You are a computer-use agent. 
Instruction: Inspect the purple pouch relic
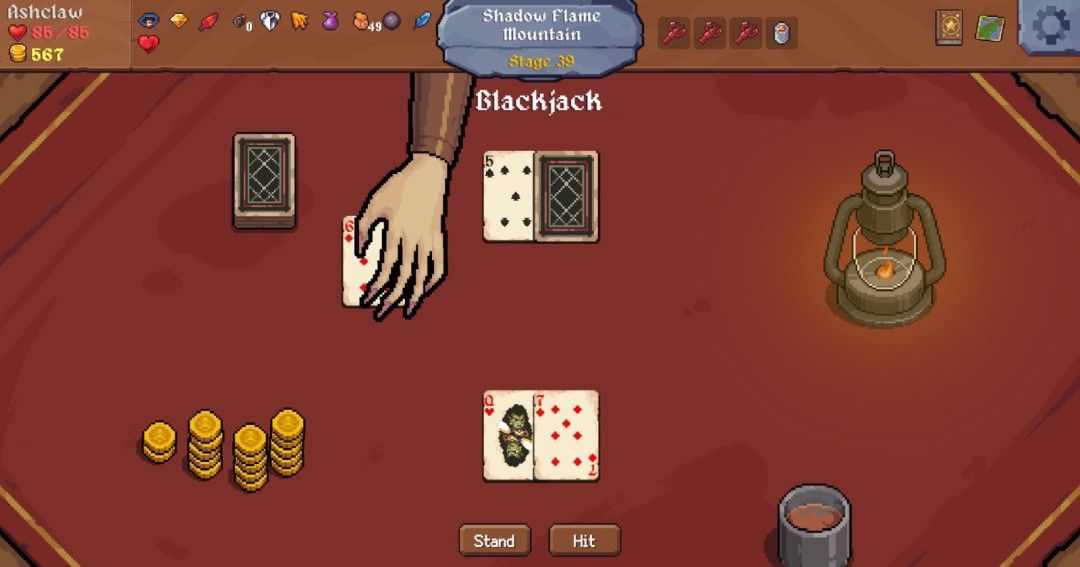(x=330, y=21)
